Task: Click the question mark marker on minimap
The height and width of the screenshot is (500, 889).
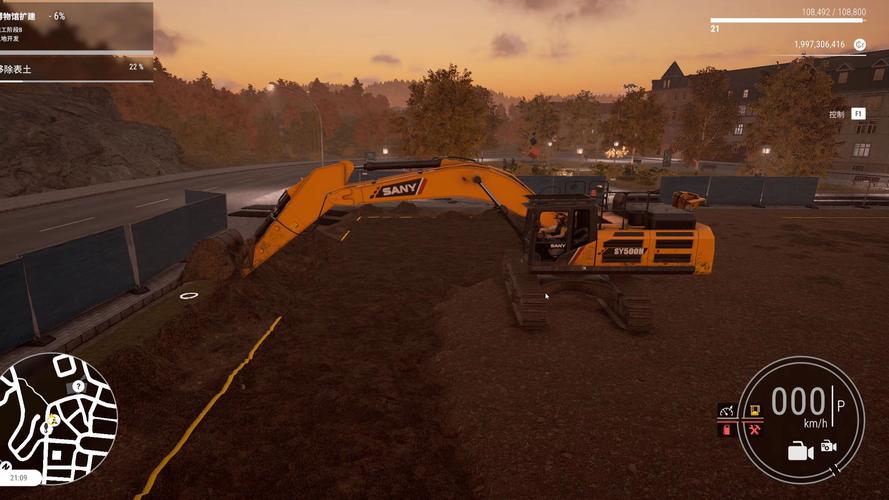Action: 77,386
